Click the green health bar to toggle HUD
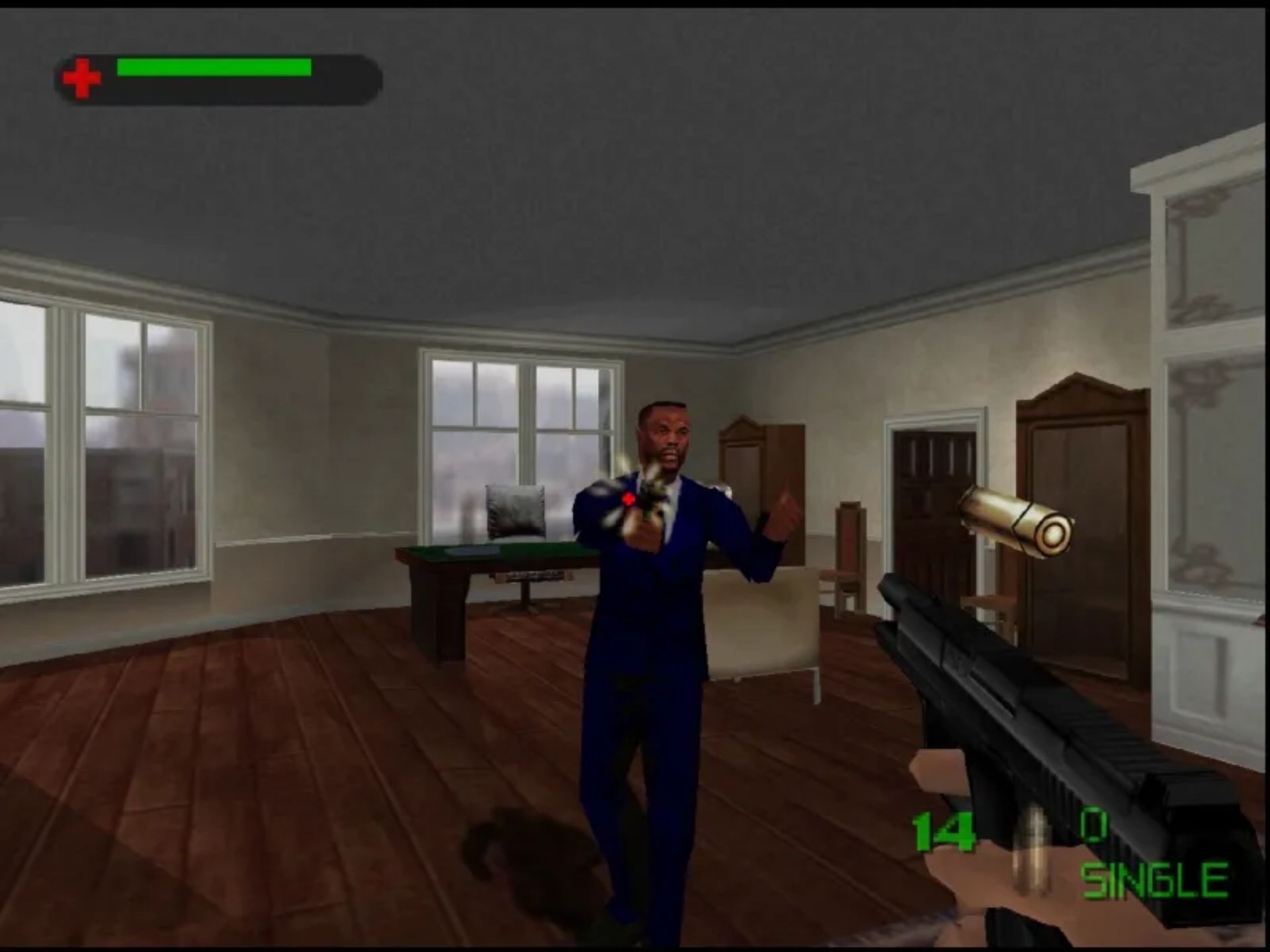1270x952 pixels. (x=212, y=66)
